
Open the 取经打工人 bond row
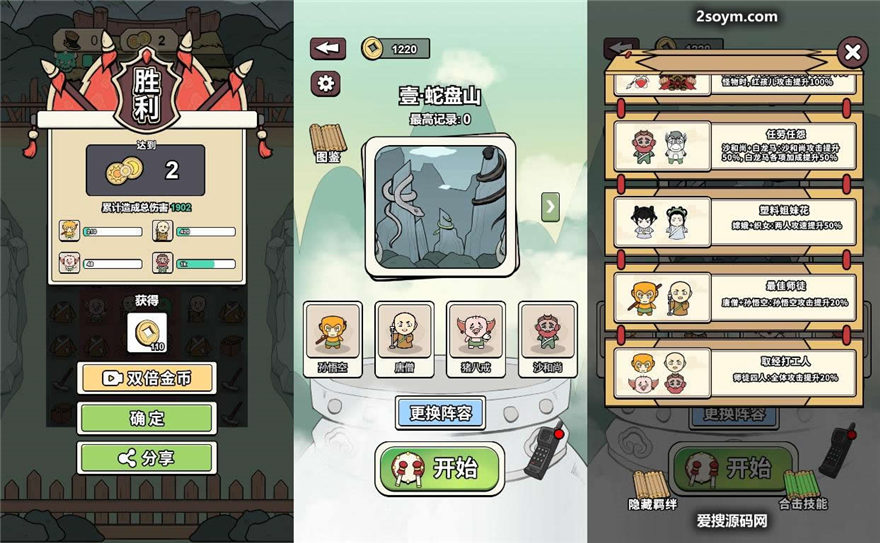[734, 368]
